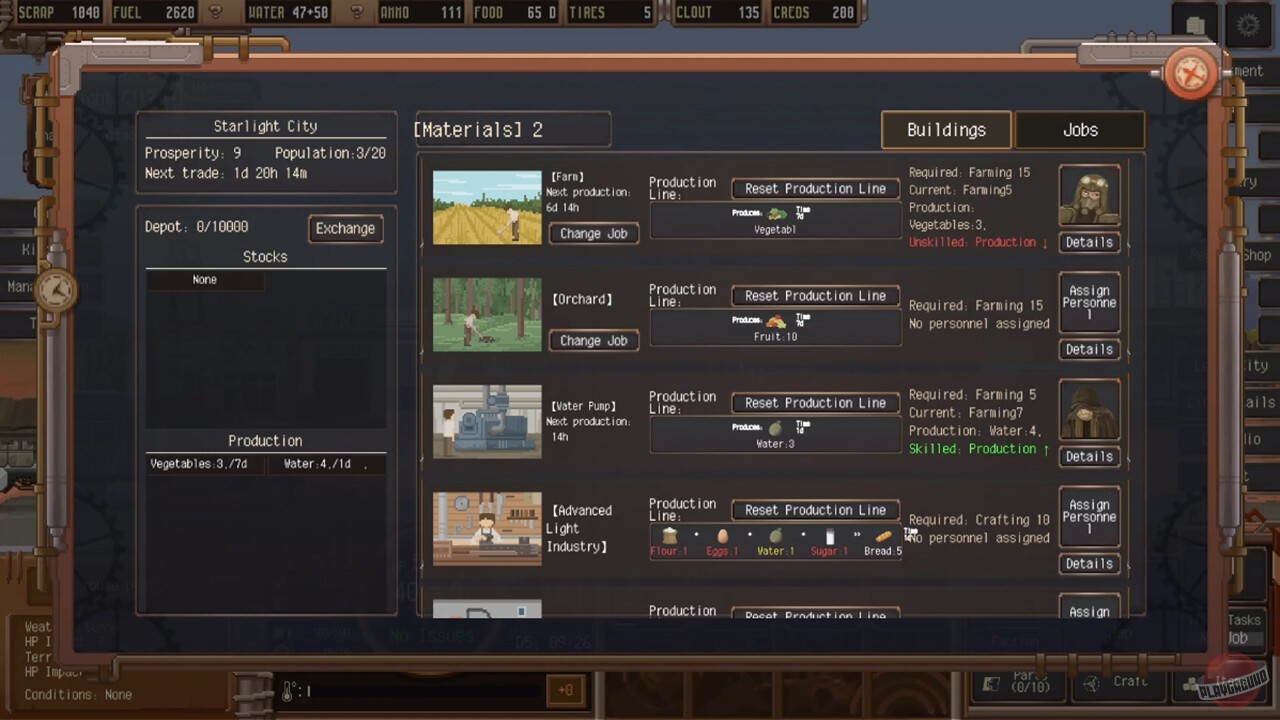Open the help tooltip beside the Water resource
The width and height of the screenshot is (1280, 720).
click(x=357, y=14)
